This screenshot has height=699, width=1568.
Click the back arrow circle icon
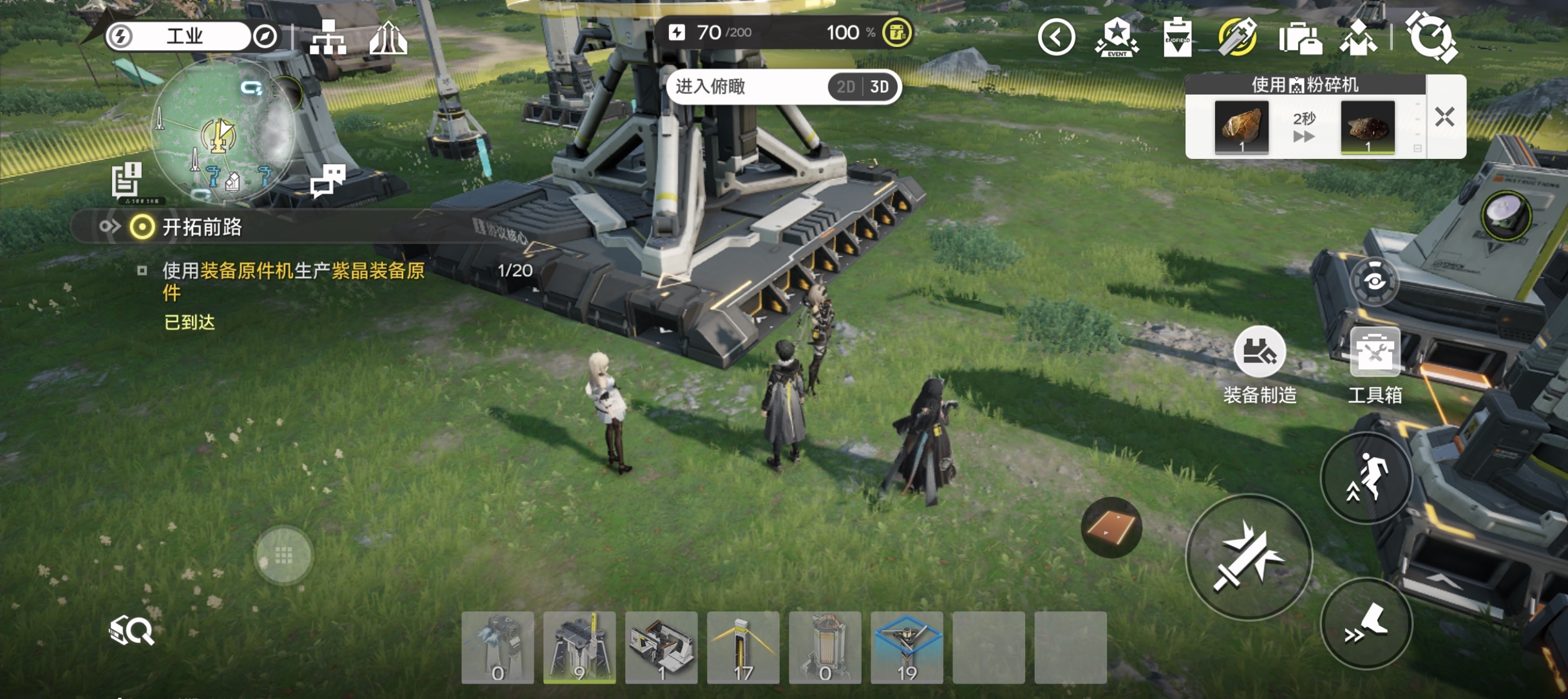[x=1056, y=37]
